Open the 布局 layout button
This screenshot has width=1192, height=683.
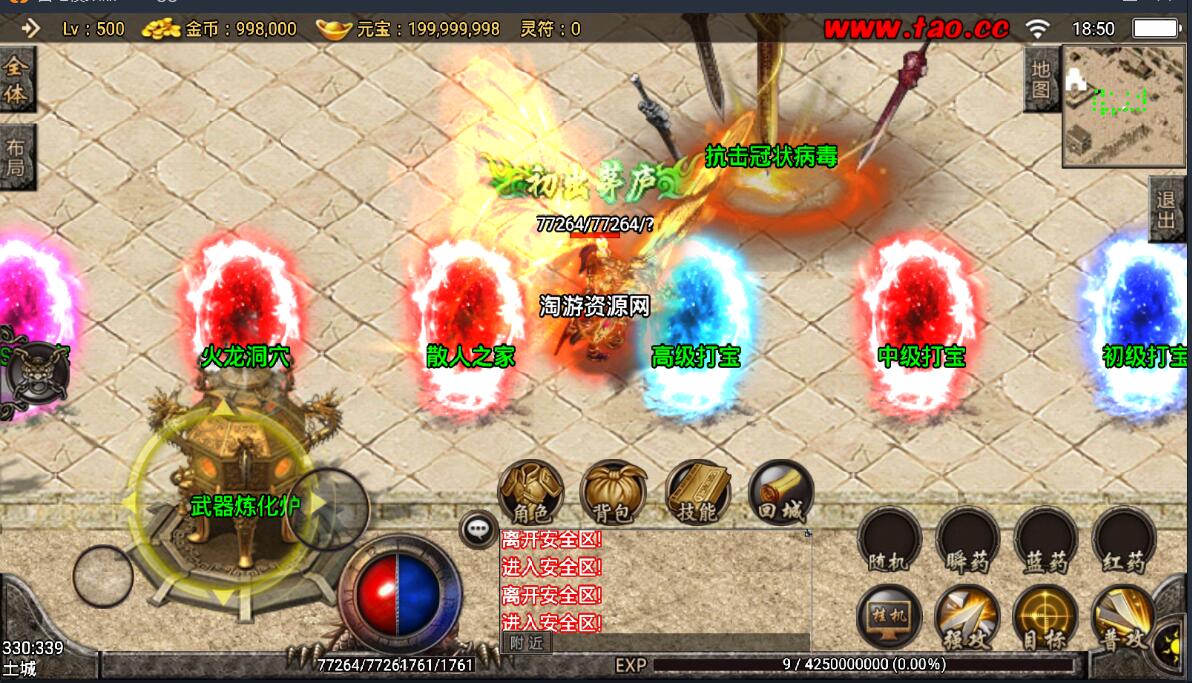(17, 156)
